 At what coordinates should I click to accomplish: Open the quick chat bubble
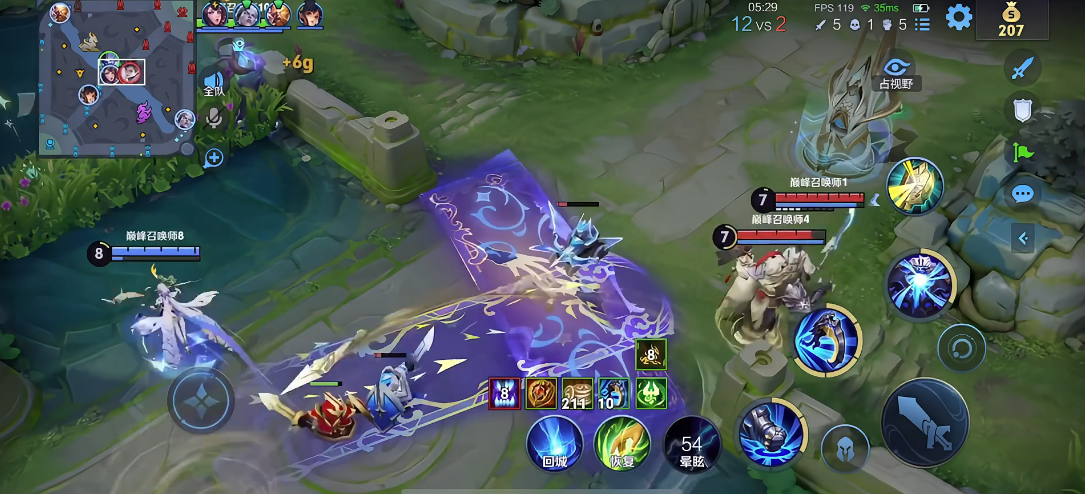click(1021, 193)
